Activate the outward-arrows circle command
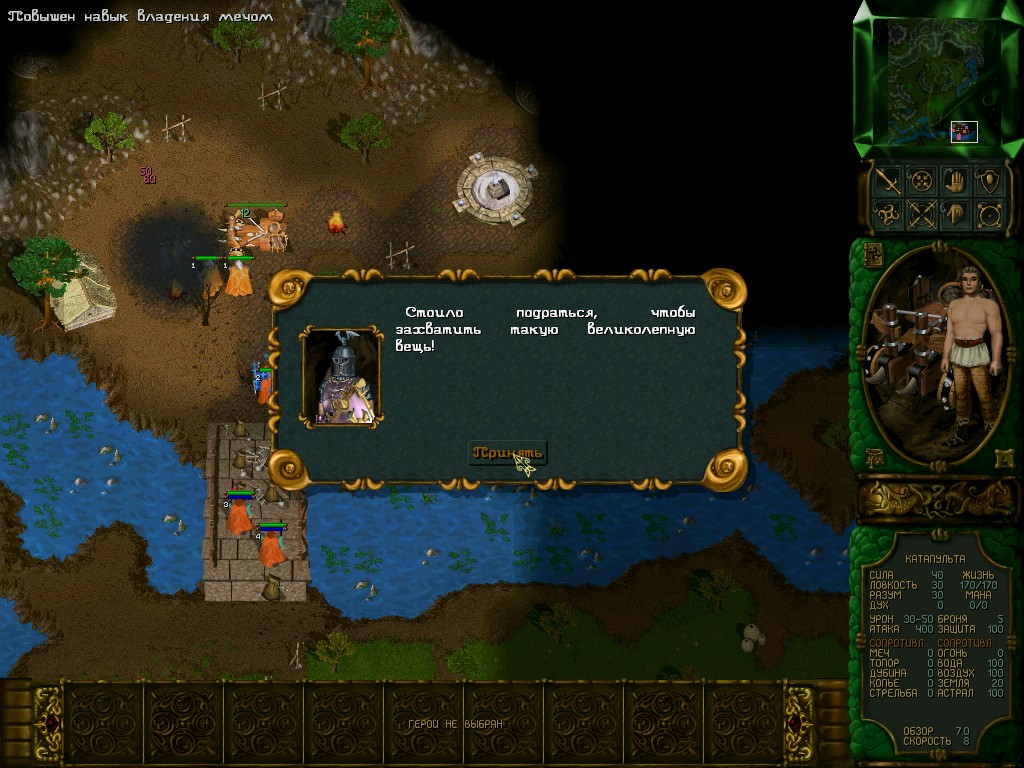The width and height of the screenshot is (1024, 768). (x=989, y=214)
